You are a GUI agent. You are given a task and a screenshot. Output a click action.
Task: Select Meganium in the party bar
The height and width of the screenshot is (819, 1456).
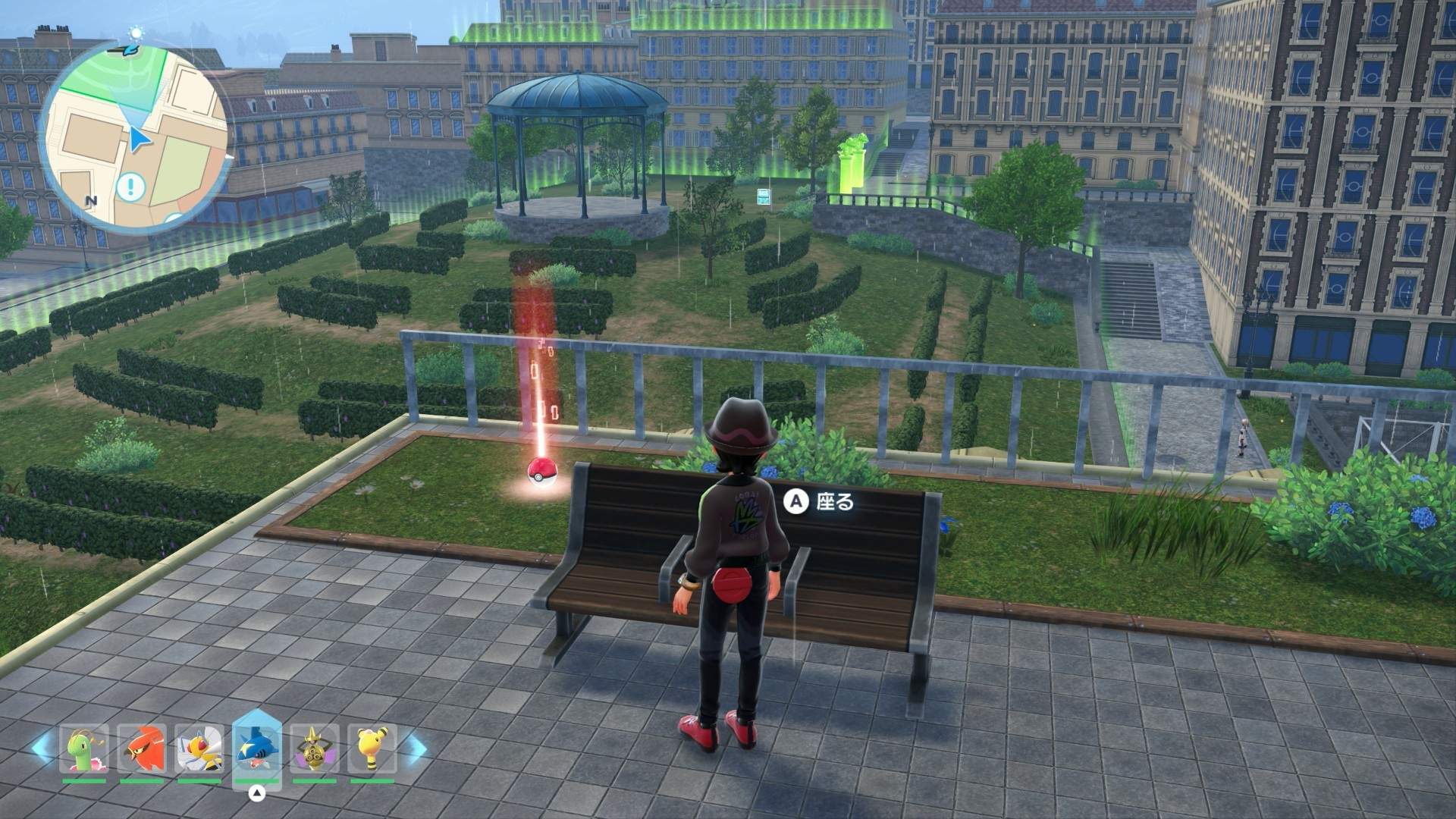pos(84,749)
